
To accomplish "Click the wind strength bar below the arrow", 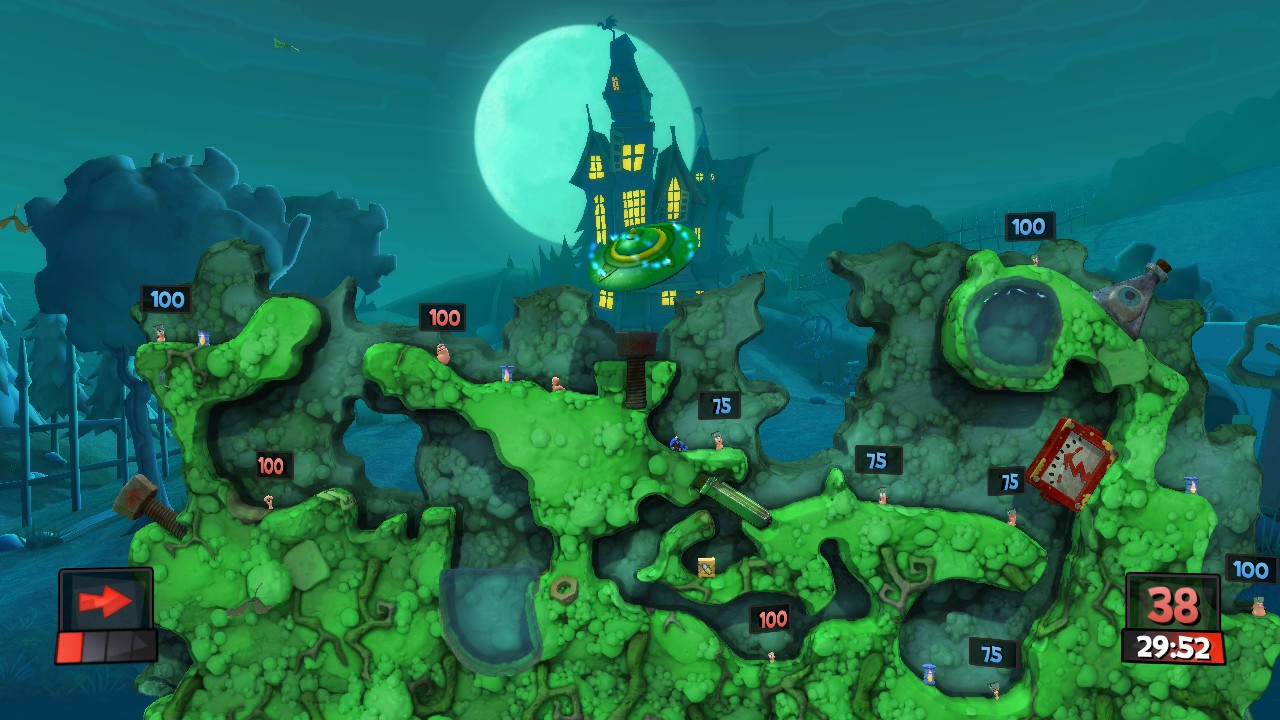I will (x=105, y=645).
